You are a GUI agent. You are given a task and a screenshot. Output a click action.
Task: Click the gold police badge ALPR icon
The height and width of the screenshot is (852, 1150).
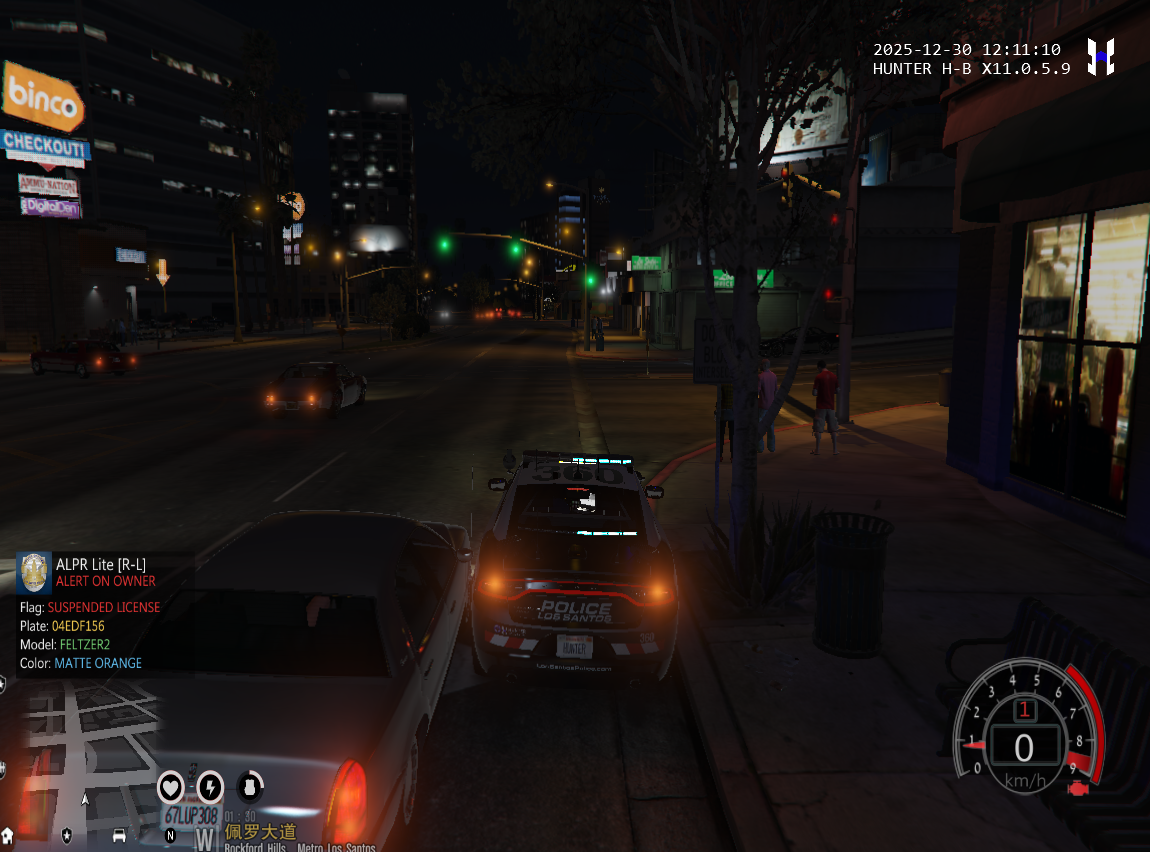(x=34, y=572)
